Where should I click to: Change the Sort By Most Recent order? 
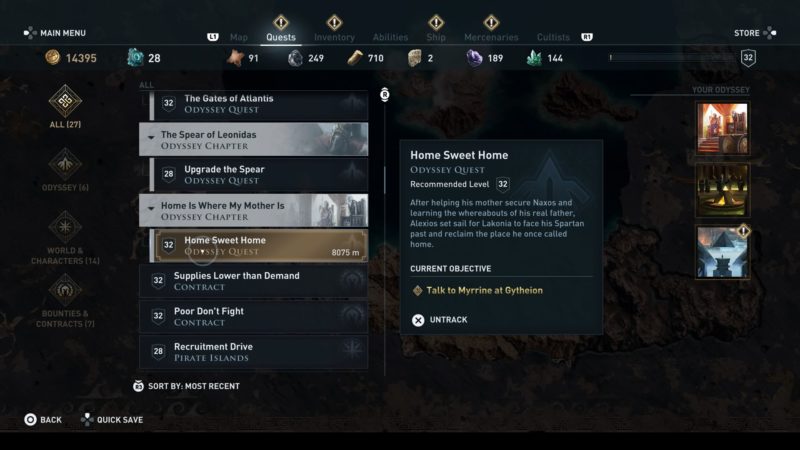click(187, 386)
